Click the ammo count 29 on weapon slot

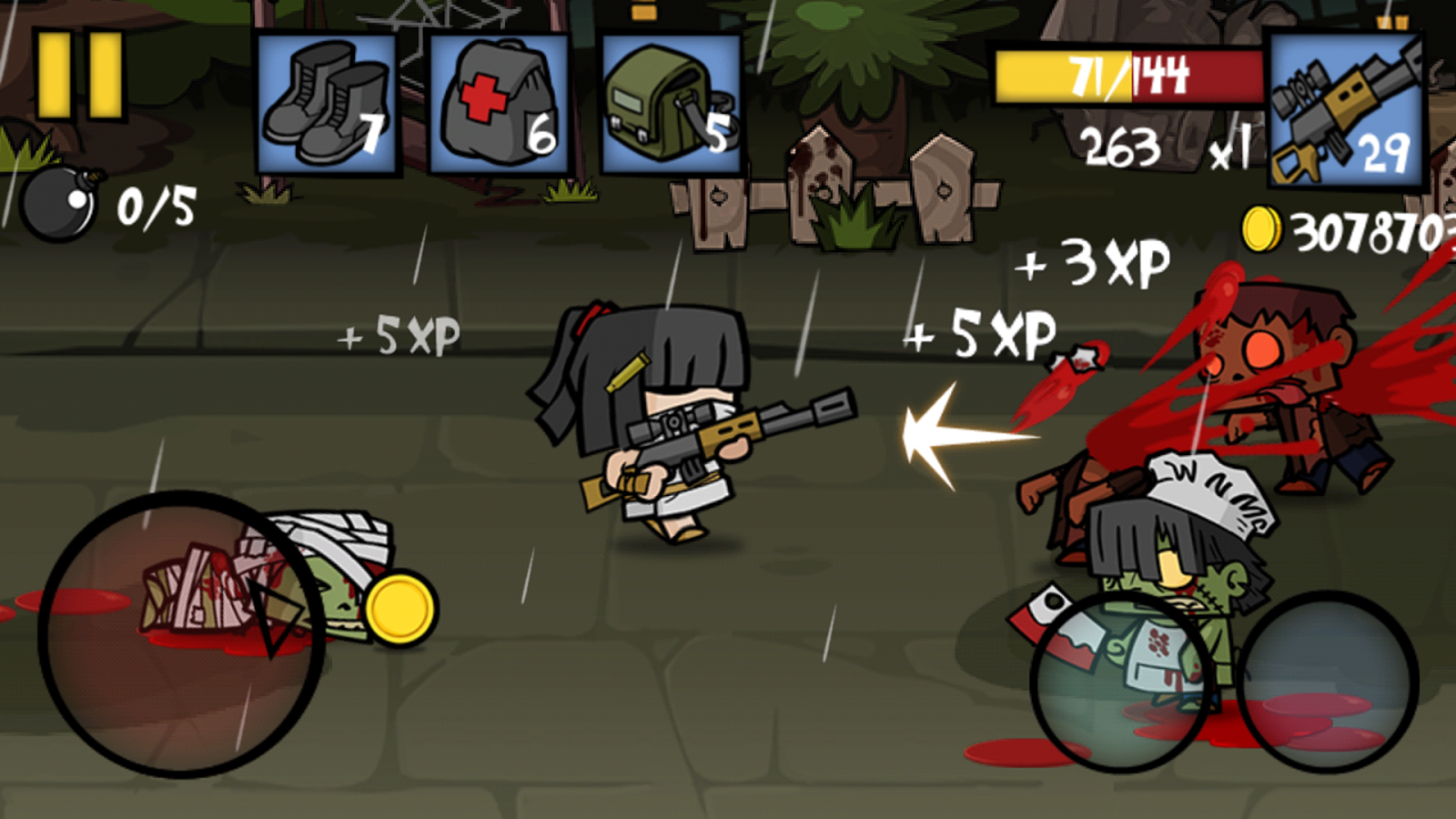(x=1385, y=155)
